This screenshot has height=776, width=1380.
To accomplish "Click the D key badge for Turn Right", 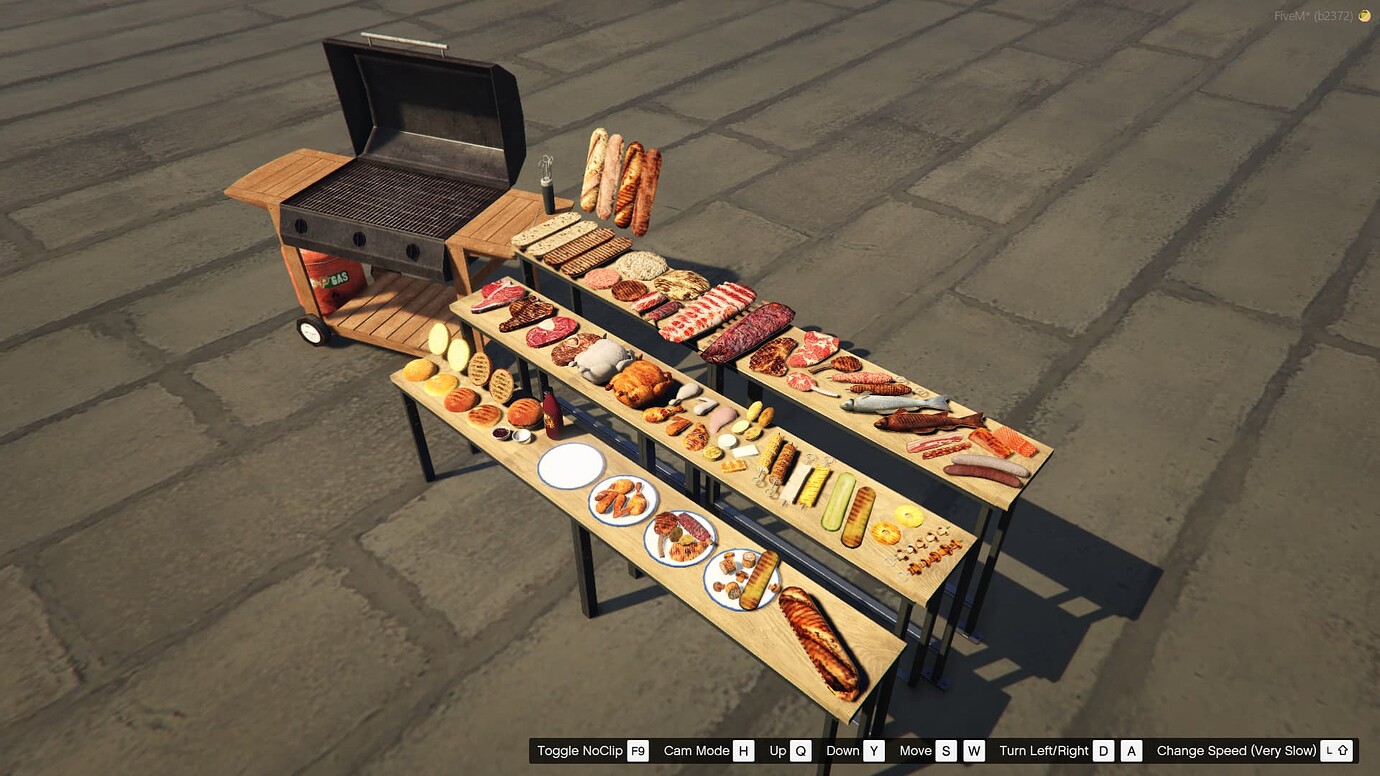I will (x=1101, y=750).
